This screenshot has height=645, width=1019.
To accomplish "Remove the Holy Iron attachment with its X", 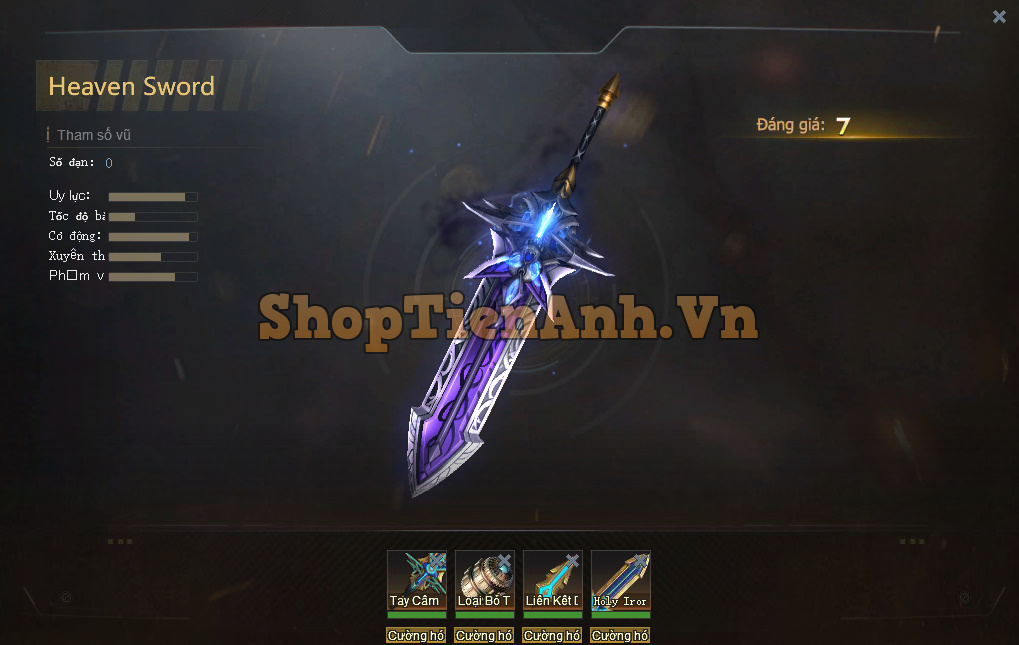I will [641, 560].
